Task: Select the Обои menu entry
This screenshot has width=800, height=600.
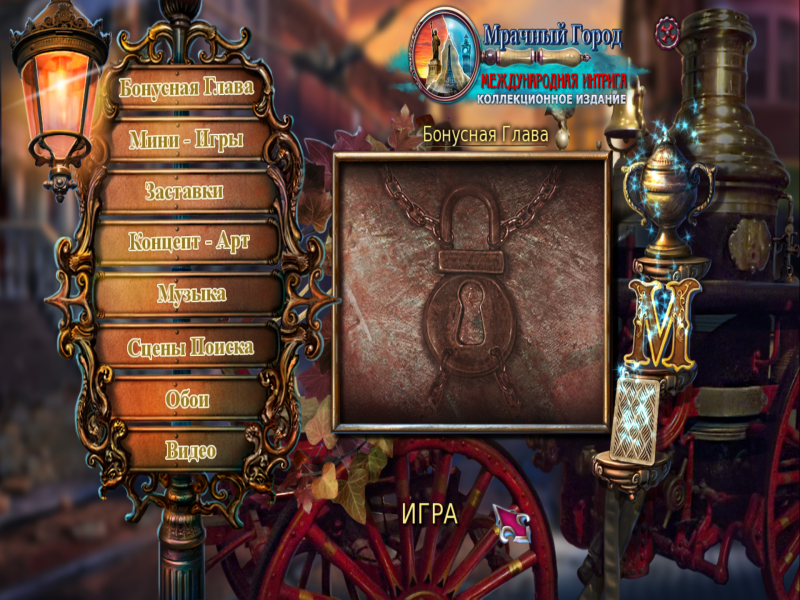Action: tap(187, 399)
